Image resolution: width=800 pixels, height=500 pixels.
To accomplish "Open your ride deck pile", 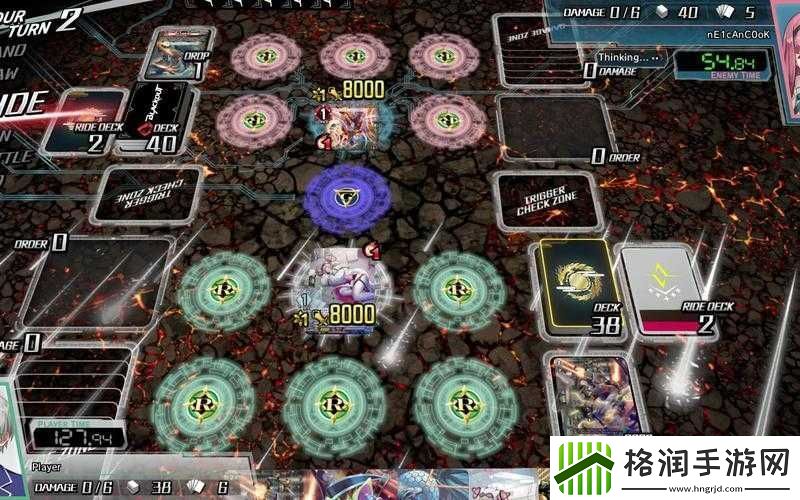I will 665,287.
